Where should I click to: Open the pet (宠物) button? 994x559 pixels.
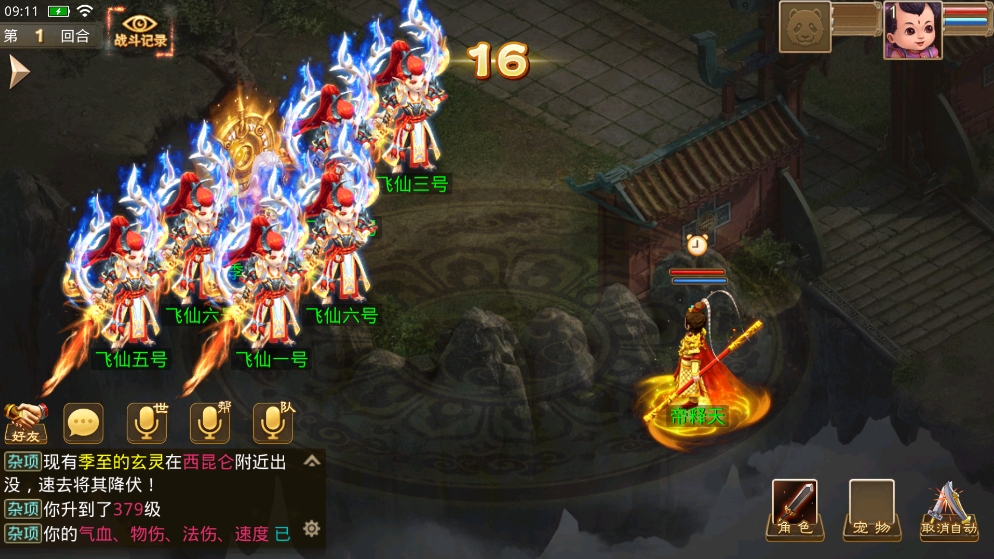871,509
